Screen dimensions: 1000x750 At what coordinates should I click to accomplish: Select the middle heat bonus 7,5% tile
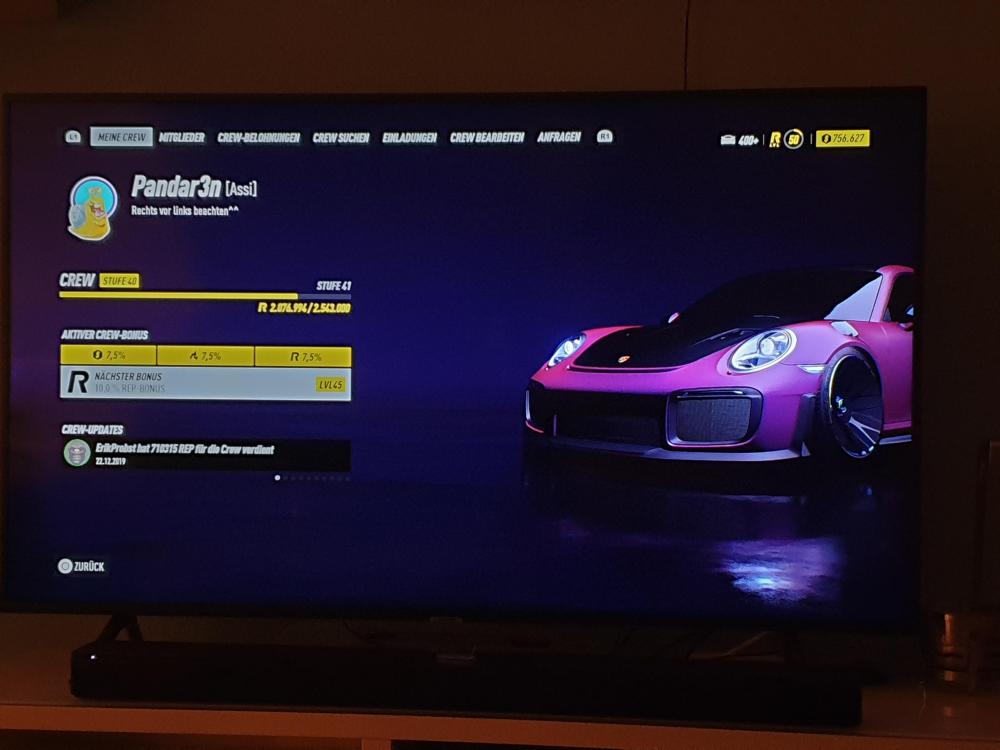coord(205,356)
